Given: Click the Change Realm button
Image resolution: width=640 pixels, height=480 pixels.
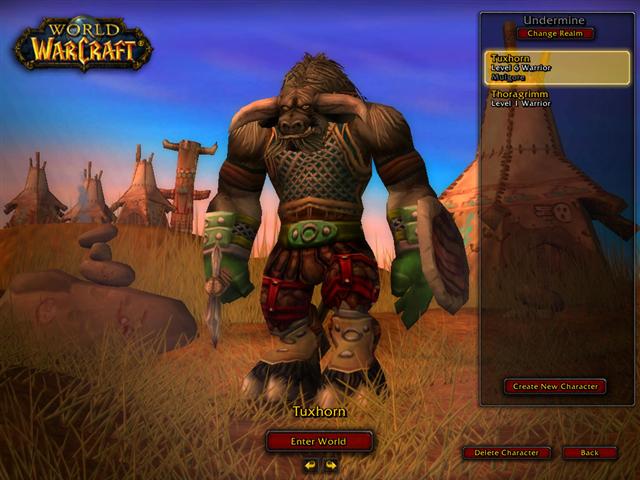Looking at the screenshot, I should point(555,34).
